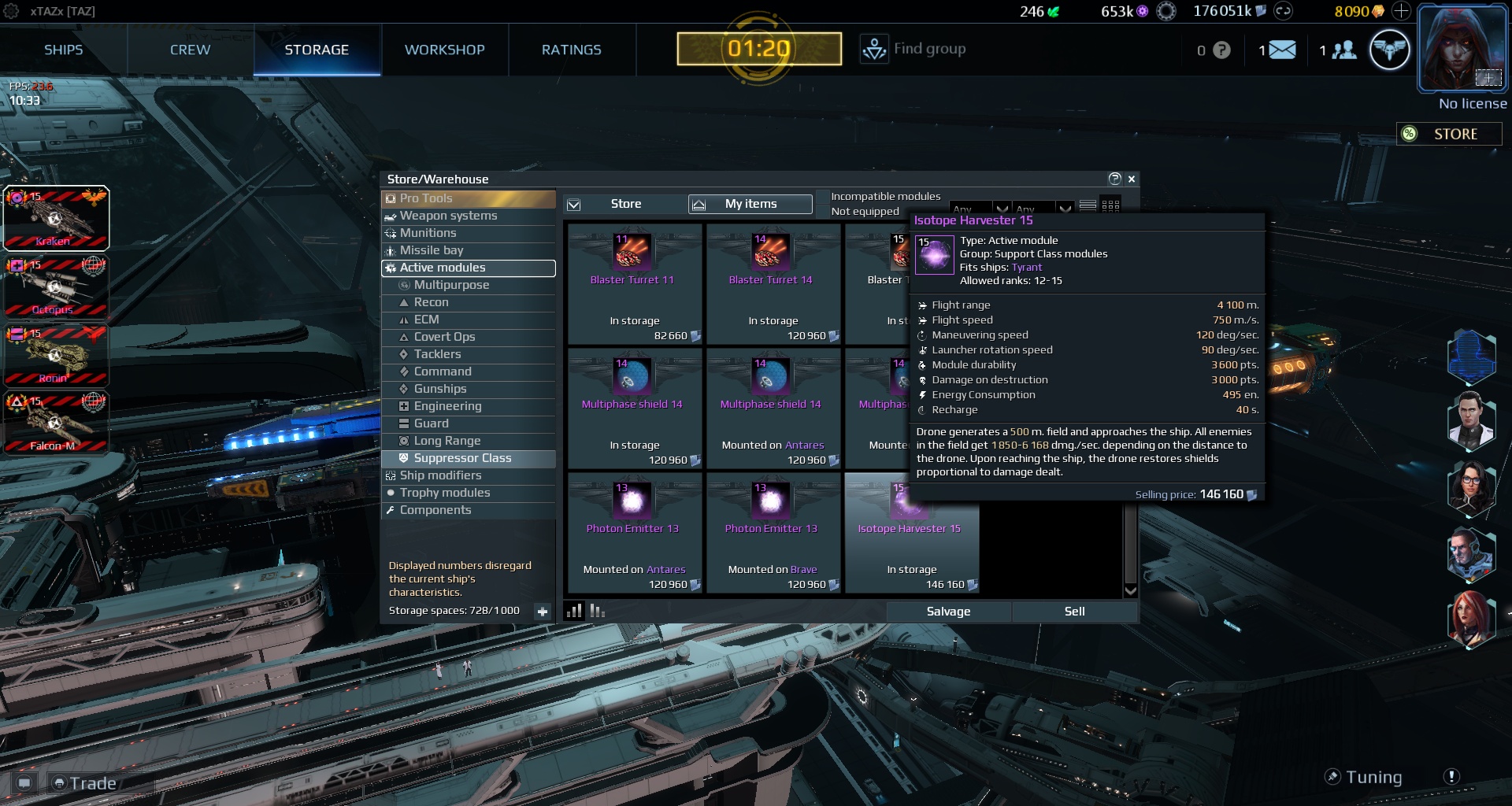Select the Weapon systems category
This screenshot has height=806, width=1512.
448,216
